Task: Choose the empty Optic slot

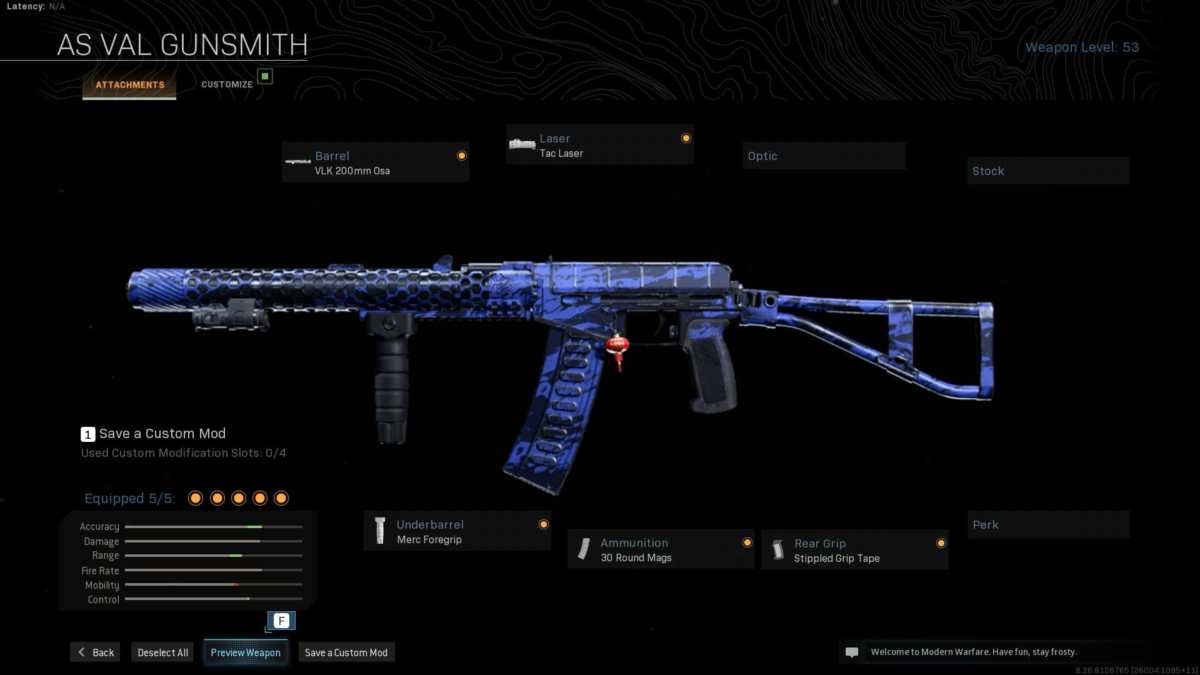Action: pyautogui.click(x=825, y=156)
